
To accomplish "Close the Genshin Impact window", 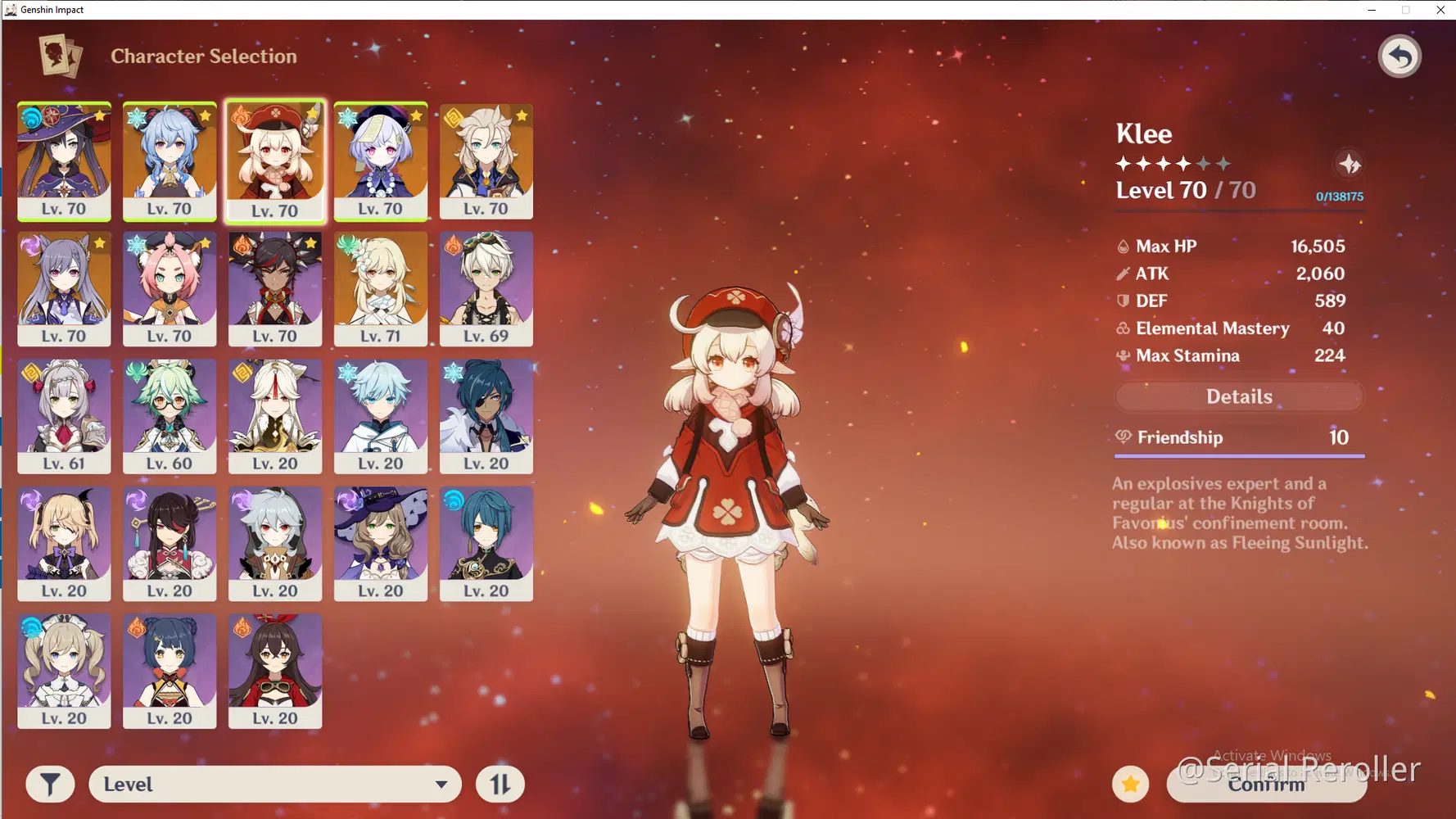I will click(x=1440, y=10).
